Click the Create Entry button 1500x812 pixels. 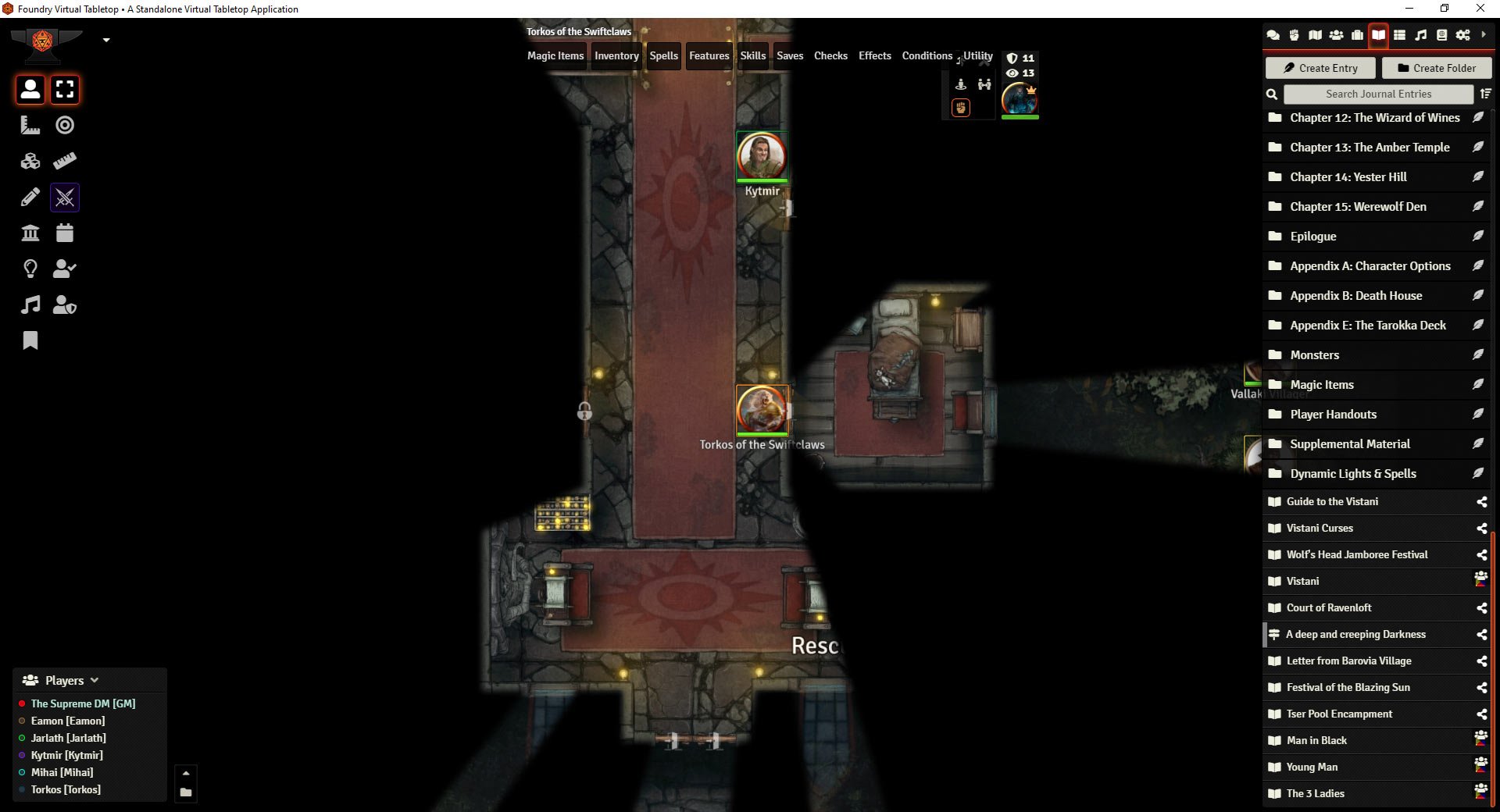pyautogui.click(x=1320, y=68)
